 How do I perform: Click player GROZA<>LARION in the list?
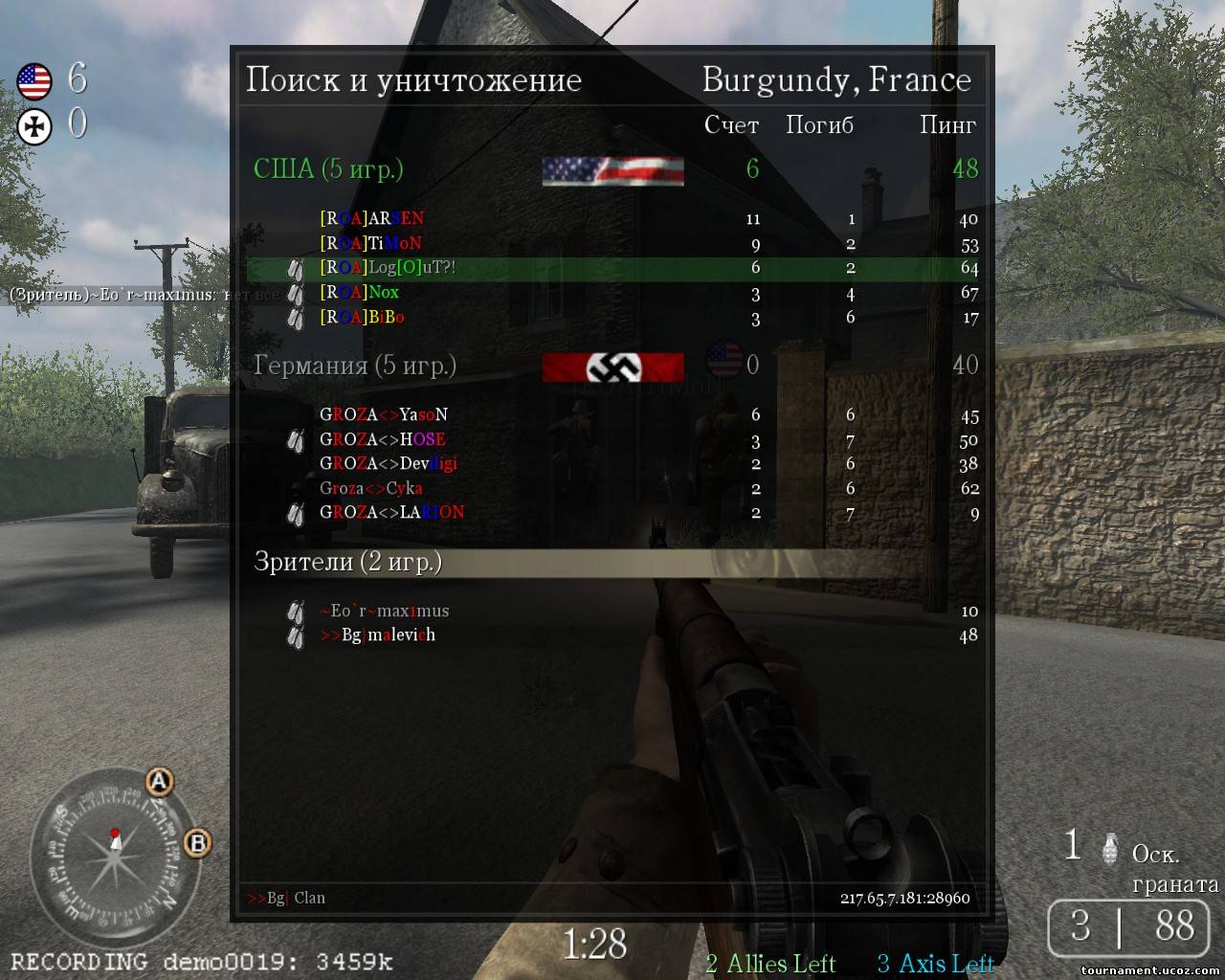click(x=392, y=512)
